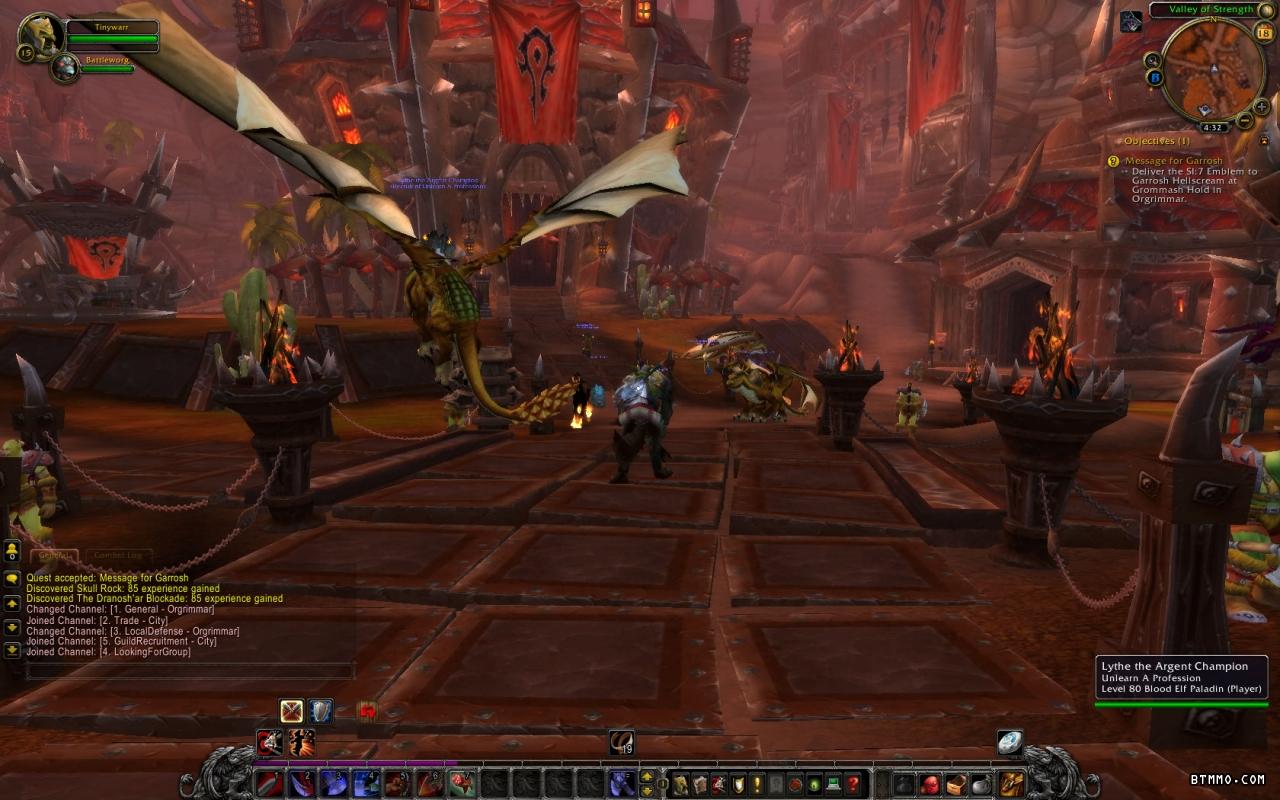Select the Battleworg pet portrait

tap(66, 67)
